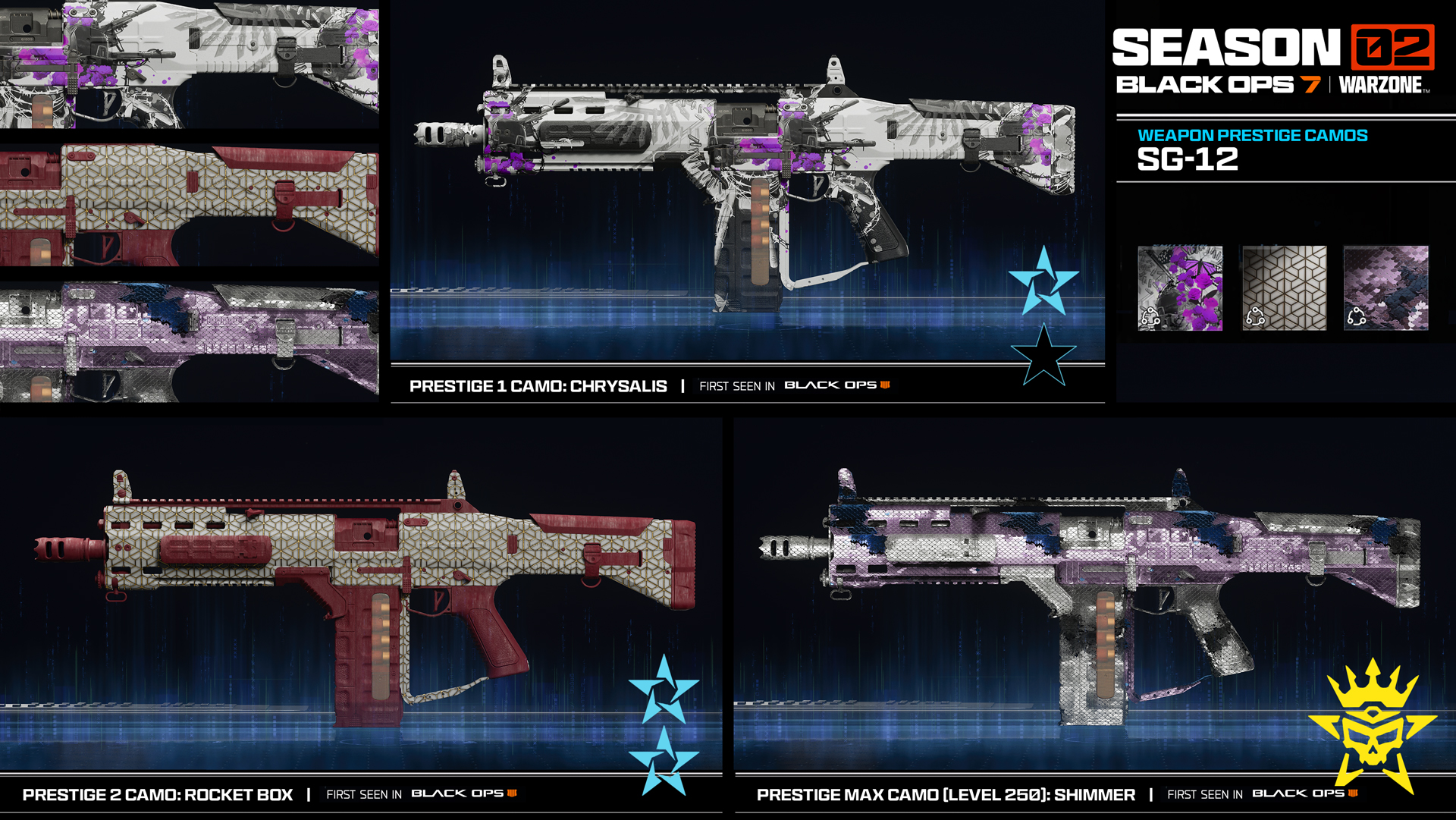Screen dimensions: 1456x820
Task: Select the Chrysalis purple butterfly camo swatch
Action: (x=1180, y=287)
